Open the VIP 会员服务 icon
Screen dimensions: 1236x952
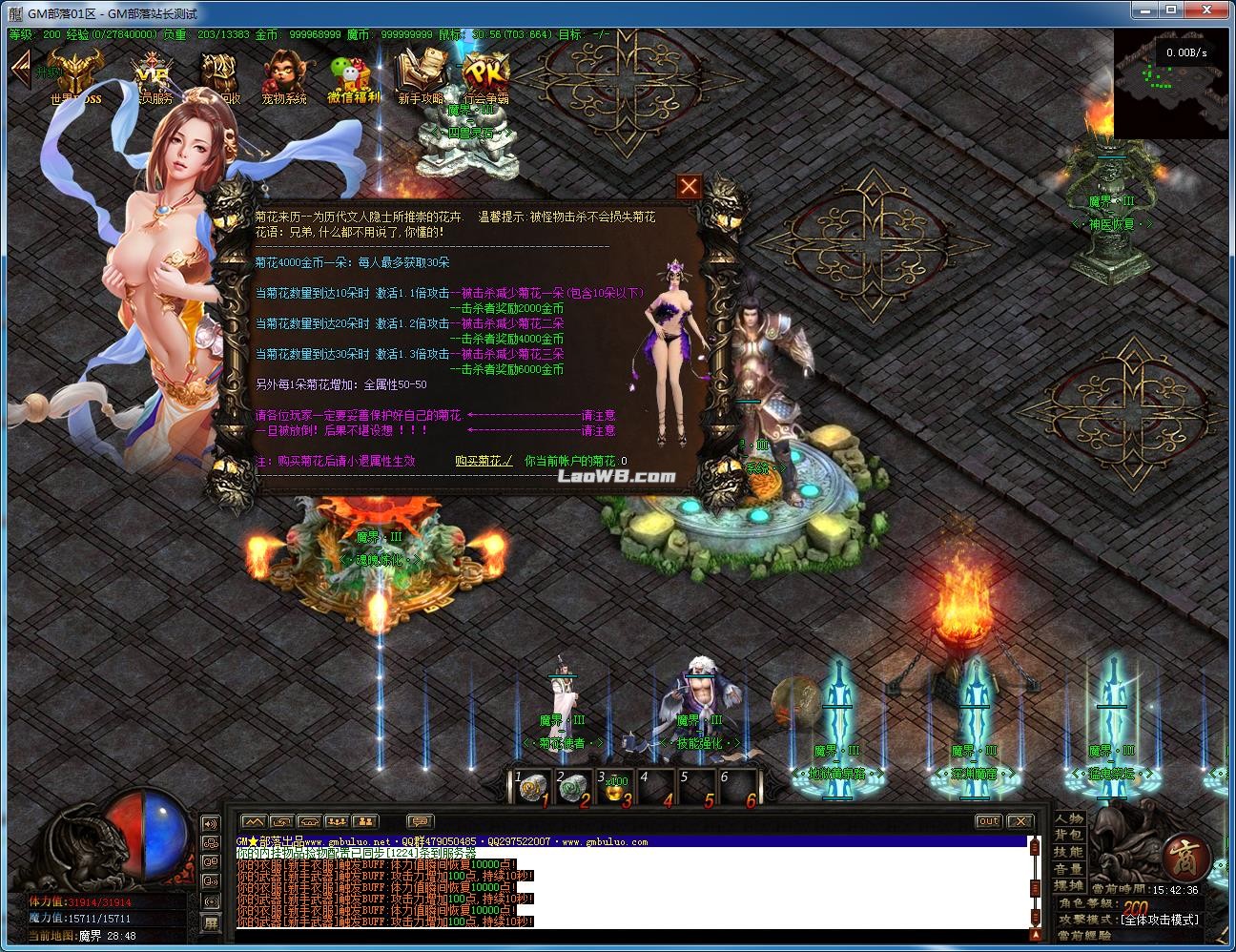coord(151,76)
